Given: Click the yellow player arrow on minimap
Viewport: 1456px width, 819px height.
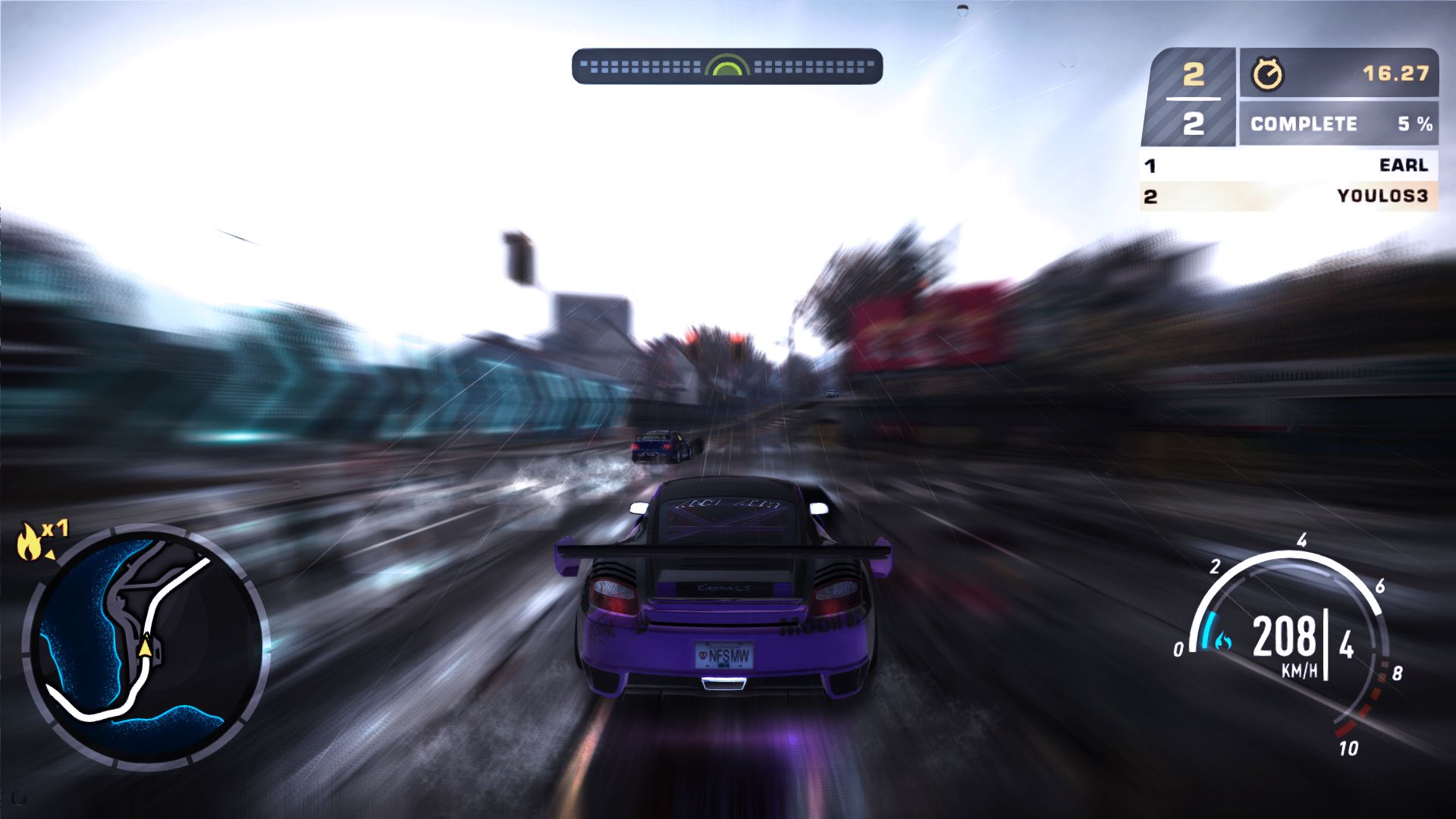Looking at the screenshot, I should click(x=144, y=647).
